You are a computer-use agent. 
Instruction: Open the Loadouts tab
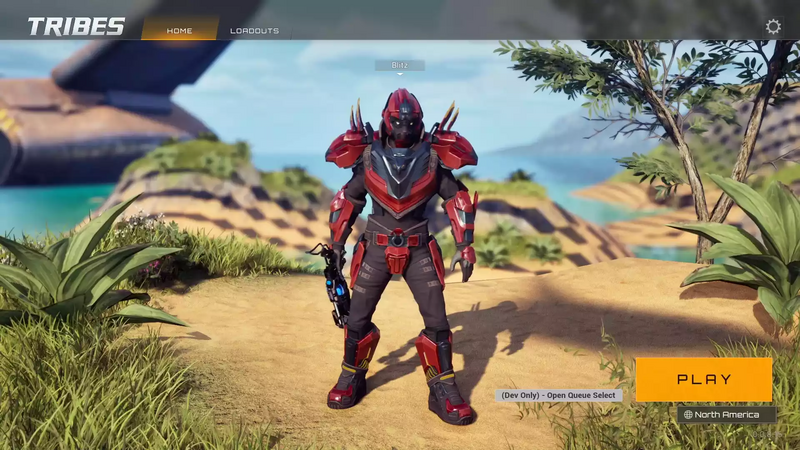tap(254, 30)
